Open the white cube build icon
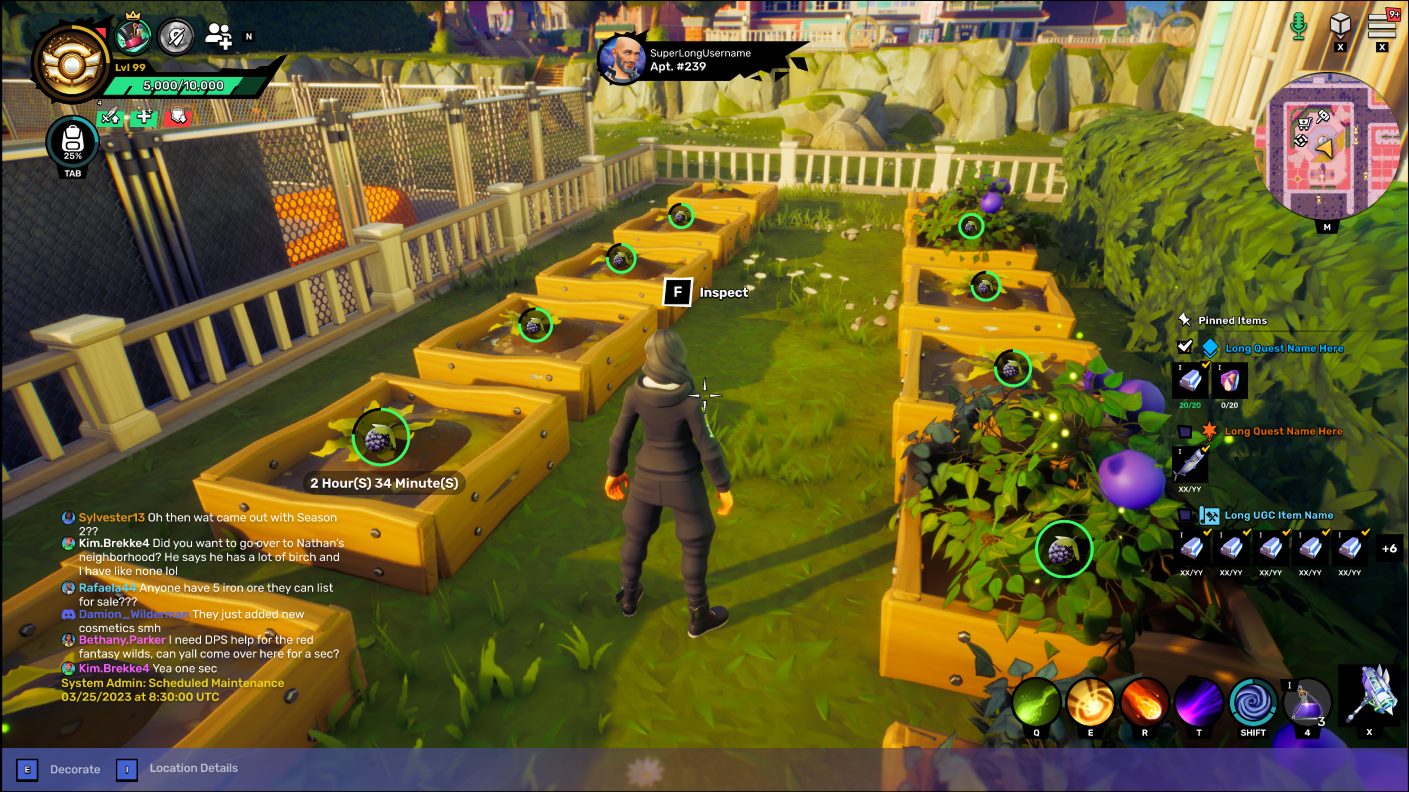The width and height of the screenshot is (1409, 792). coord(1340,24)
